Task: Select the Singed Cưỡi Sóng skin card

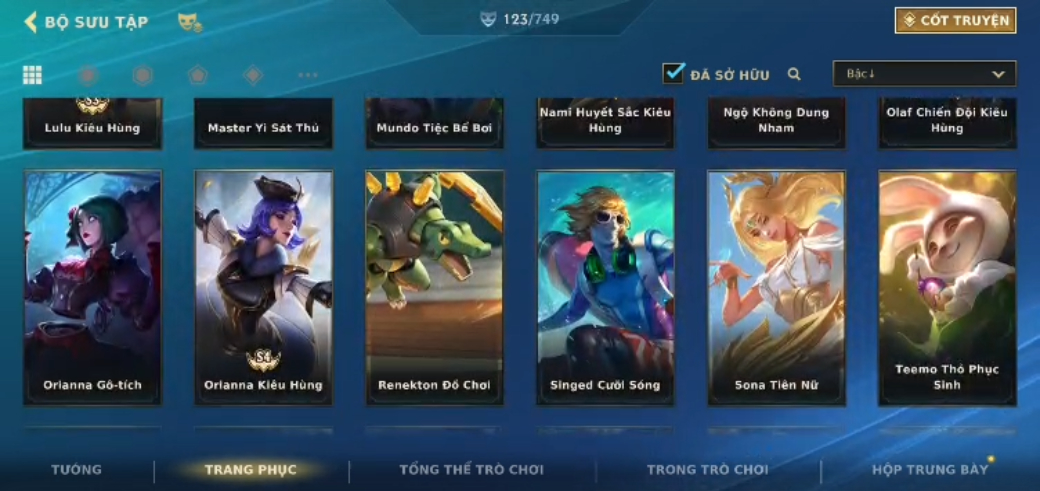Action: click(605, 287)
